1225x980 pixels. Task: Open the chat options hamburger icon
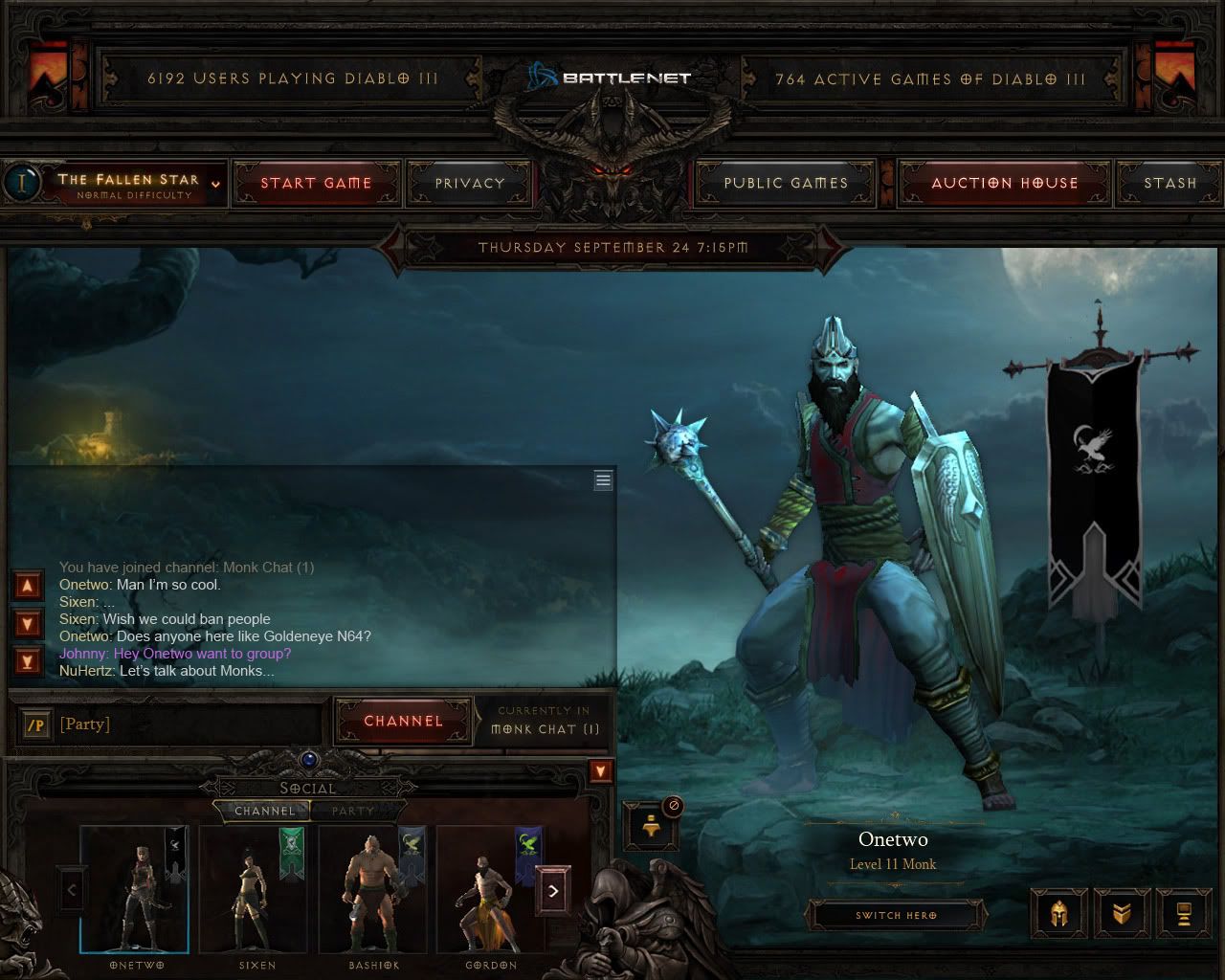coord(603,479)
